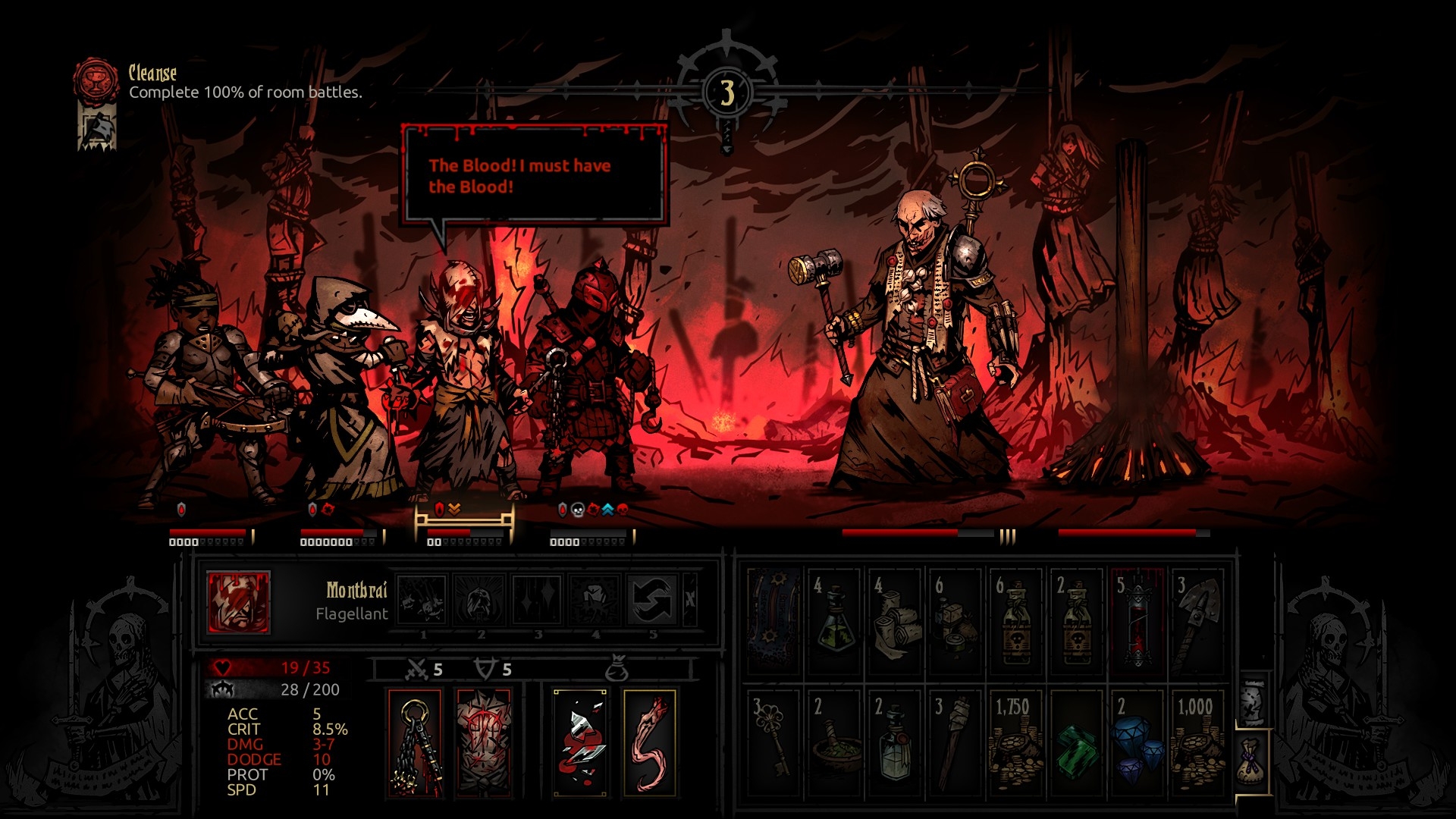Select The Blood vial in the inventory

[1137, 618]
